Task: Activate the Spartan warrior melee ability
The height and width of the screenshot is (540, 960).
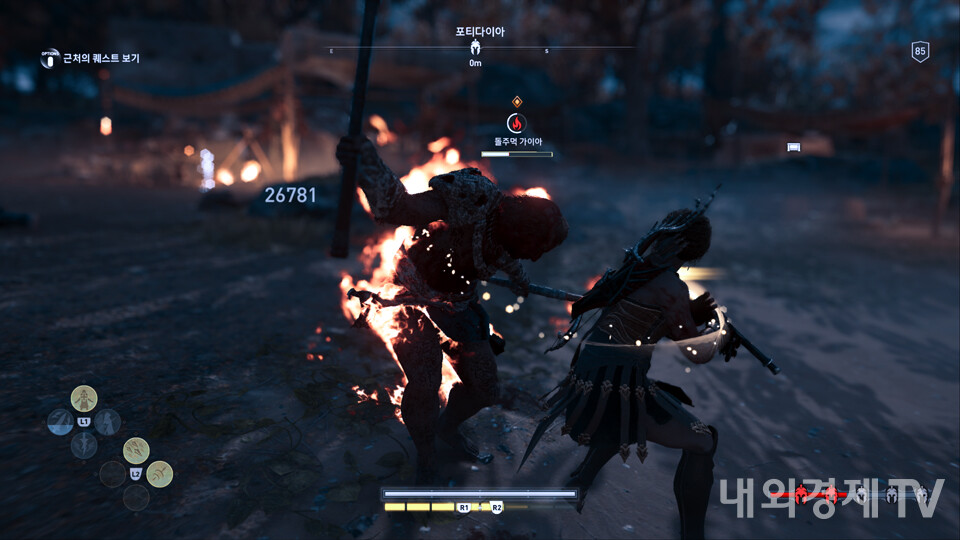Action: click(85, 398)
